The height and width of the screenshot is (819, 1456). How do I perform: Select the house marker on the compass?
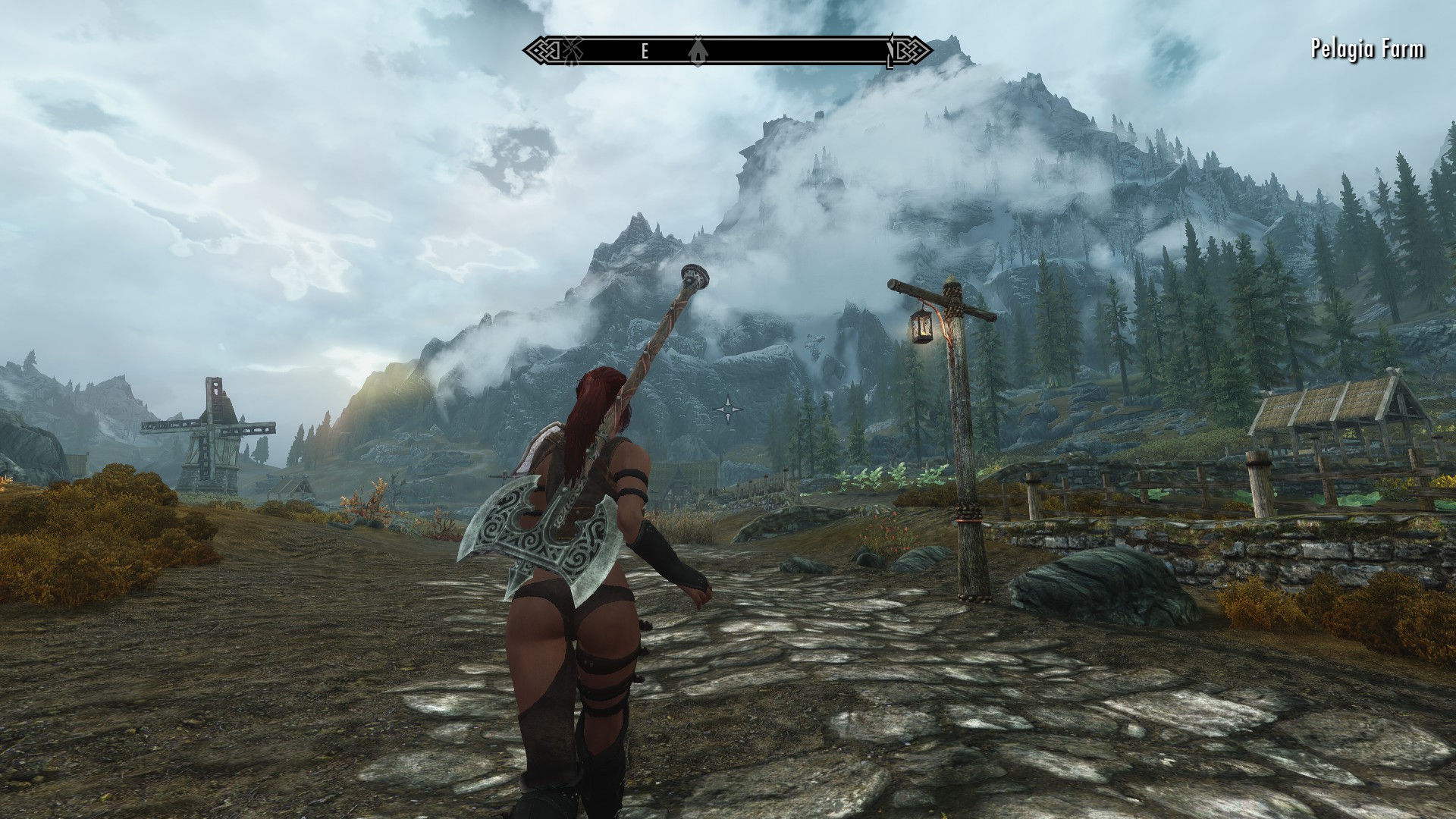point(697,51)
